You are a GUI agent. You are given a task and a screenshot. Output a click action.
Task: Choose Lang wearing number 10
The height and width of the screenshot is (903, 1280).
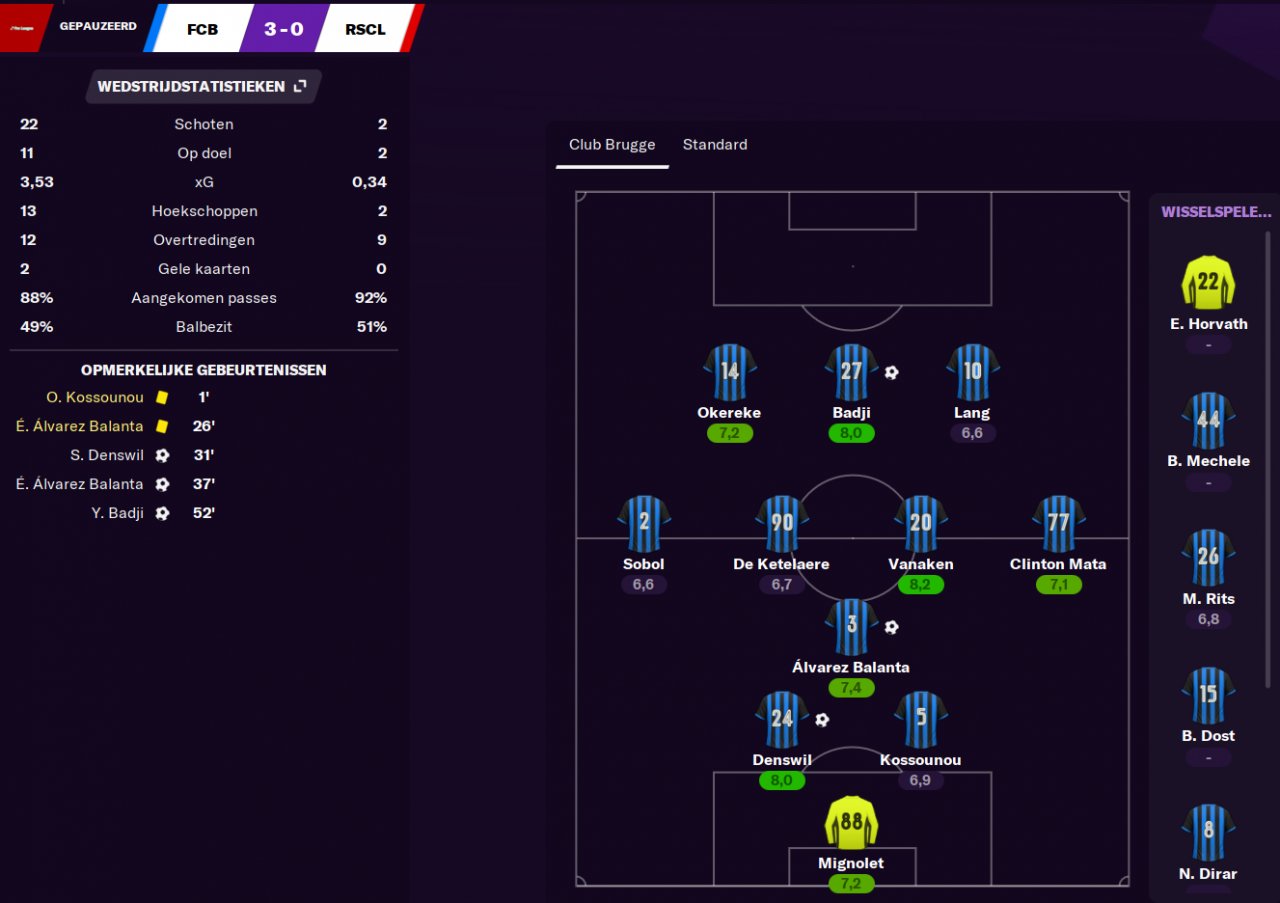(x=972, y=373)
